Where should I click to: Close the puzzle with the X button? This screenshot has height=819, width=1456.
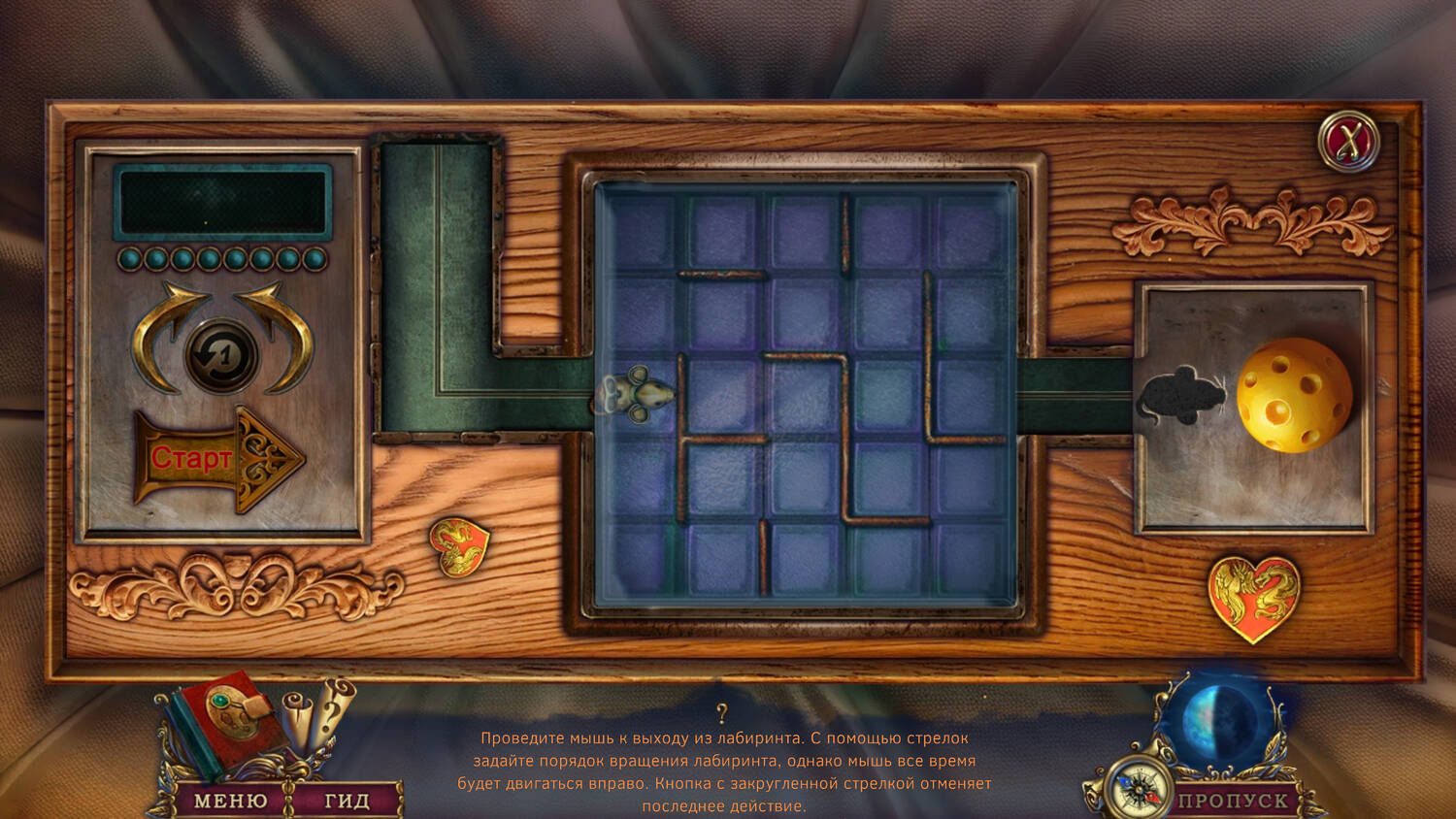point(1348,143)
